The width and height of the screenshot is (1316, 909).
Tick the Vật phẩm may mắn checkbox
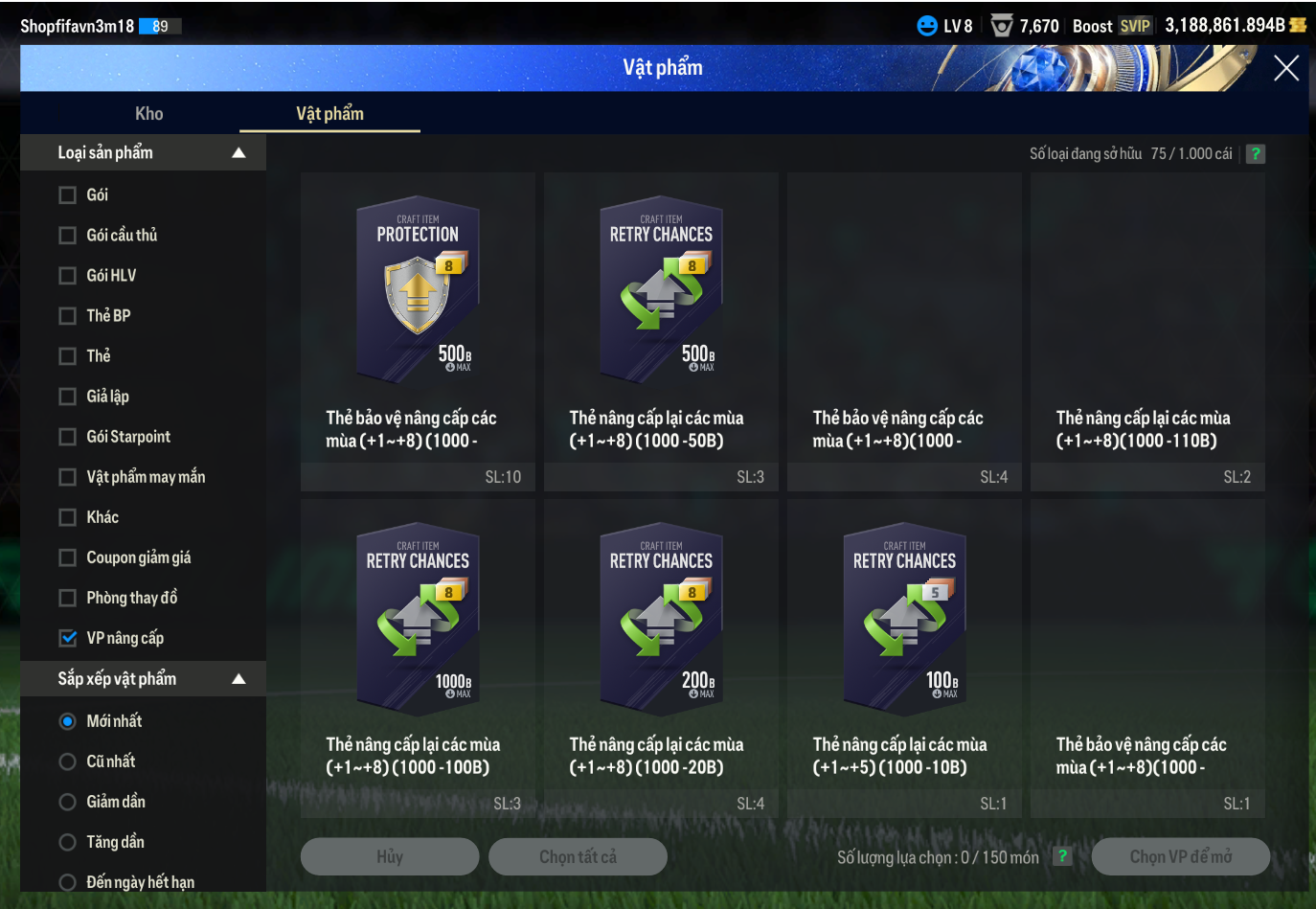click(x=68, y=477)
